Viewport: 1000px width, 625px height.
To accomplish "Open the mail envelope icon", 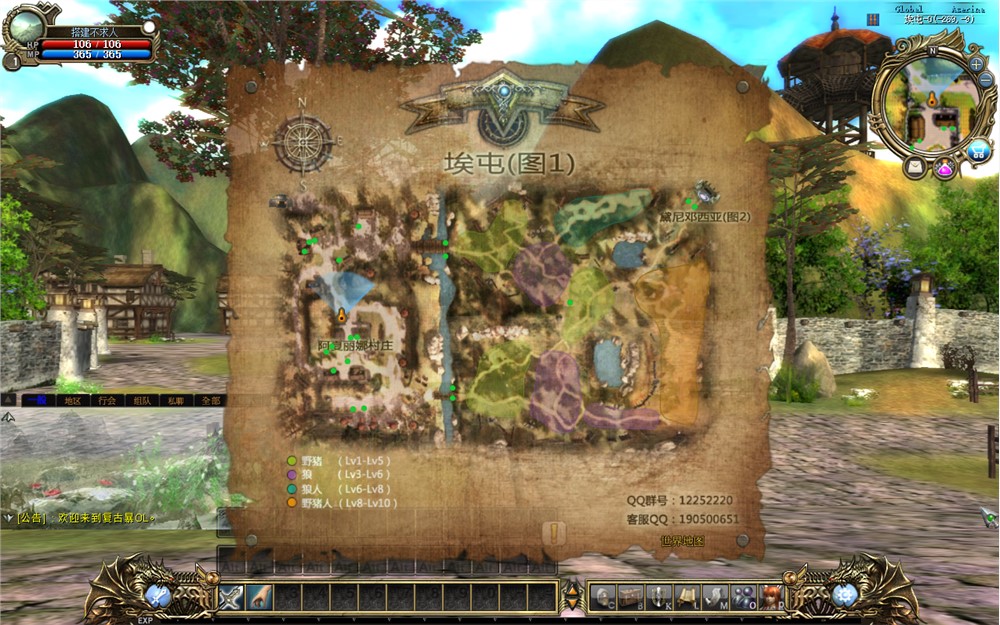I will [915, 167].
